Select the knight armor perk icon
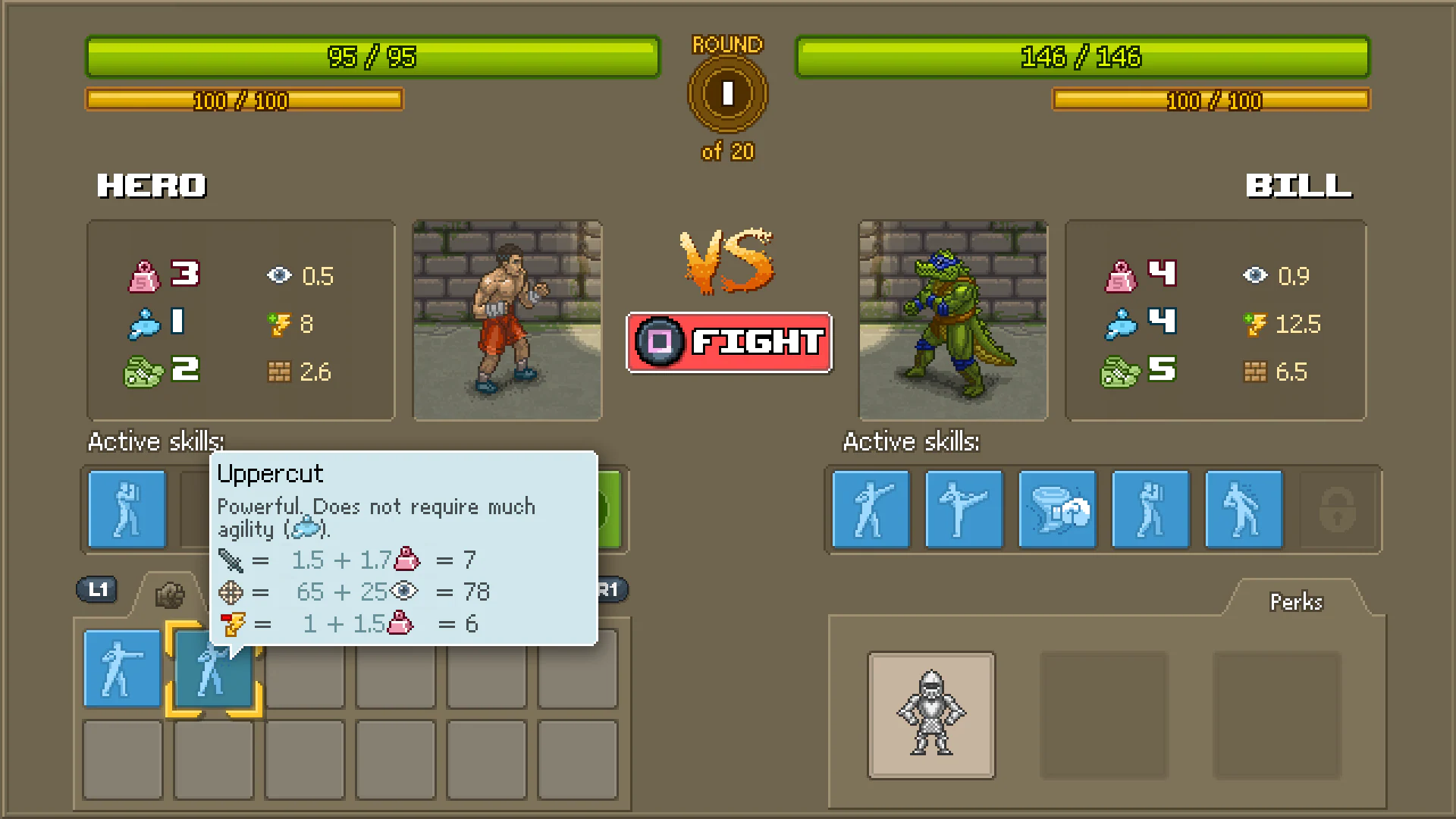This screenshot has width=1456, height=819. (x=930, y=717)
